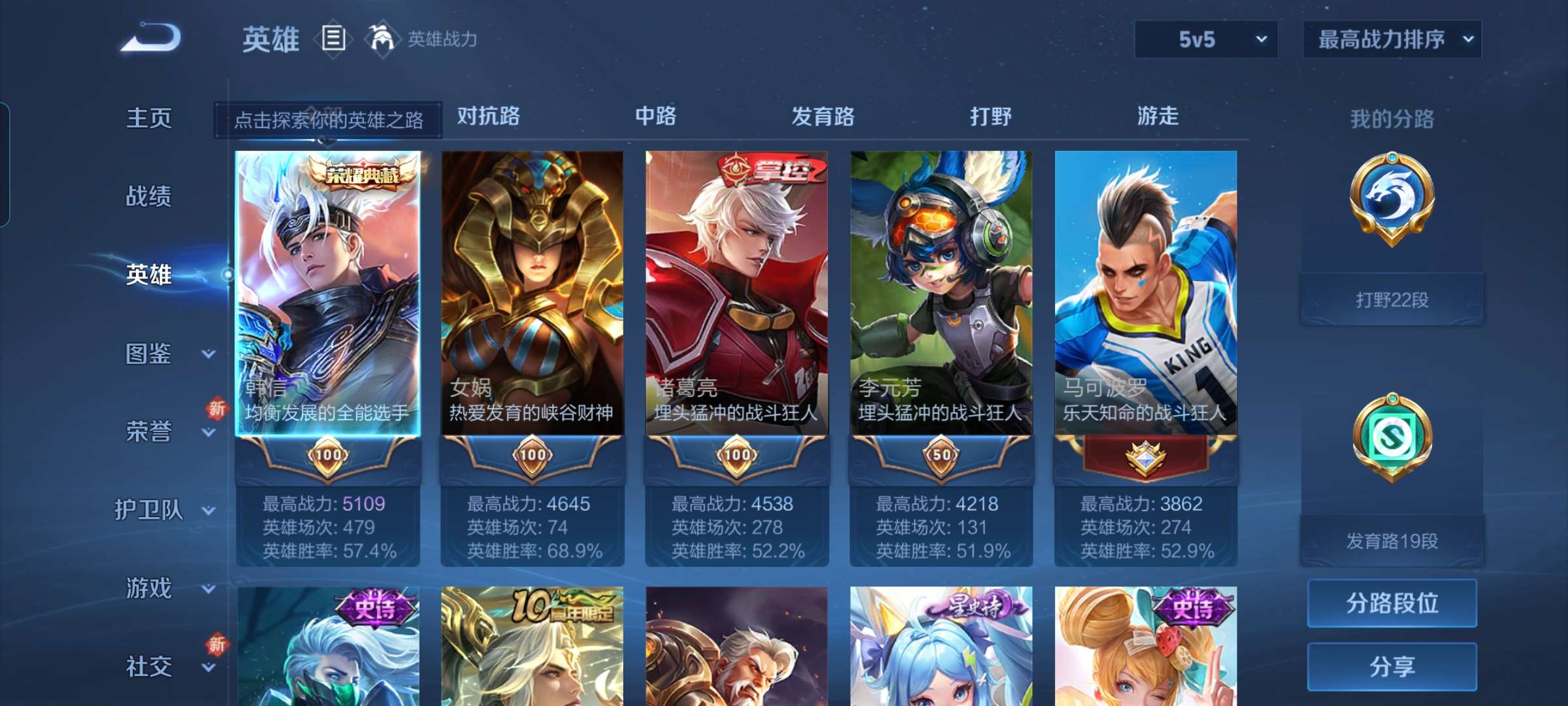Open the 英雄战力 hero power icon

point(384,39)
